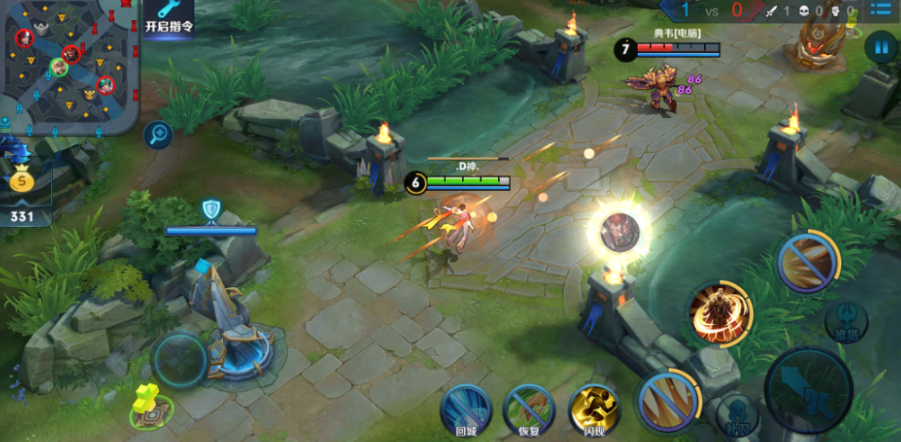The image size is (901, 442).
Task: Open the gold coin bag shop
Action: (x=21, y=182)
